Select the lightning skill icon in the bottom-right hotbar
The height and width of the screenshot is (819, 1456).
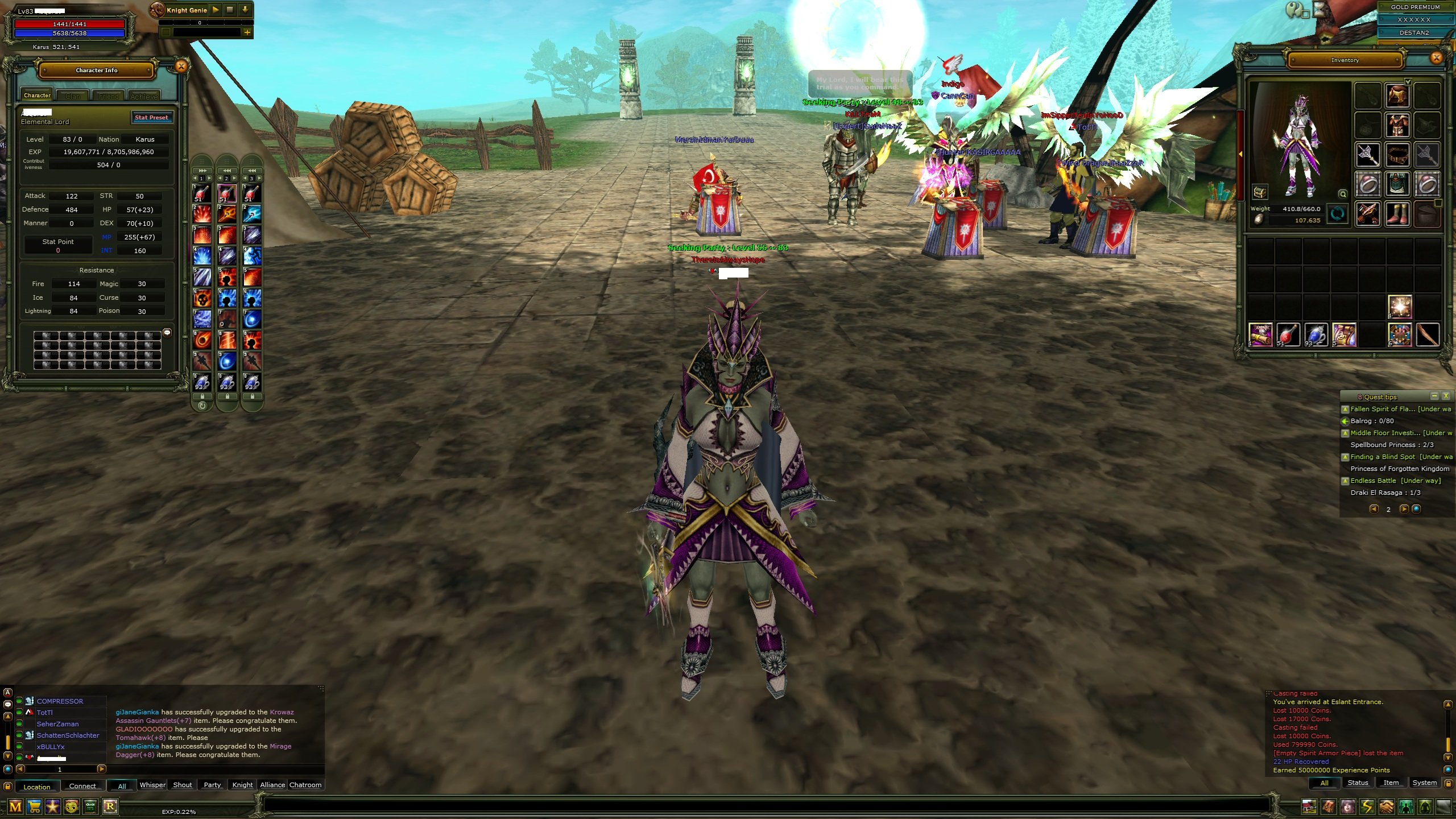[1366, 806]
